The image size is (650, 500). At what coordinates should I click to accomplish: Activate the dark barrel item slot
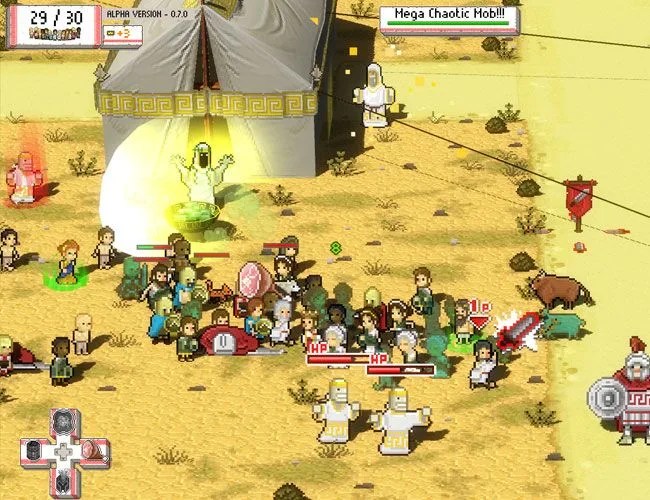(34, 449)
